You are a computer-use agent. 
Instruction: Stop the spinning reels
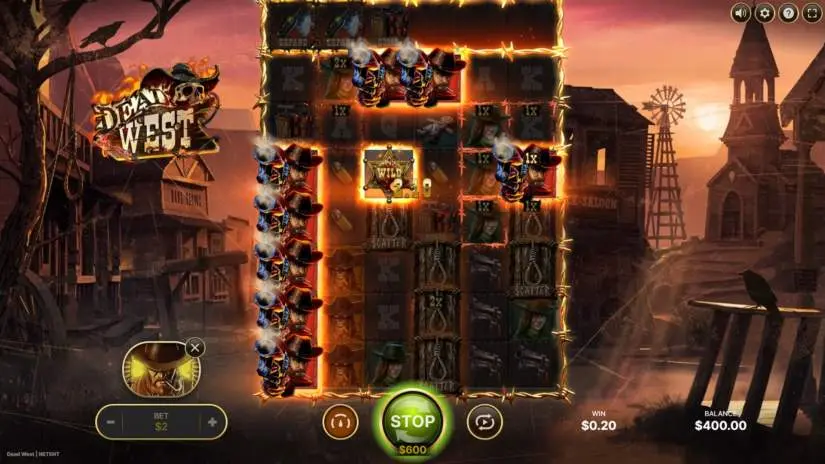click(x=412, y=419)
